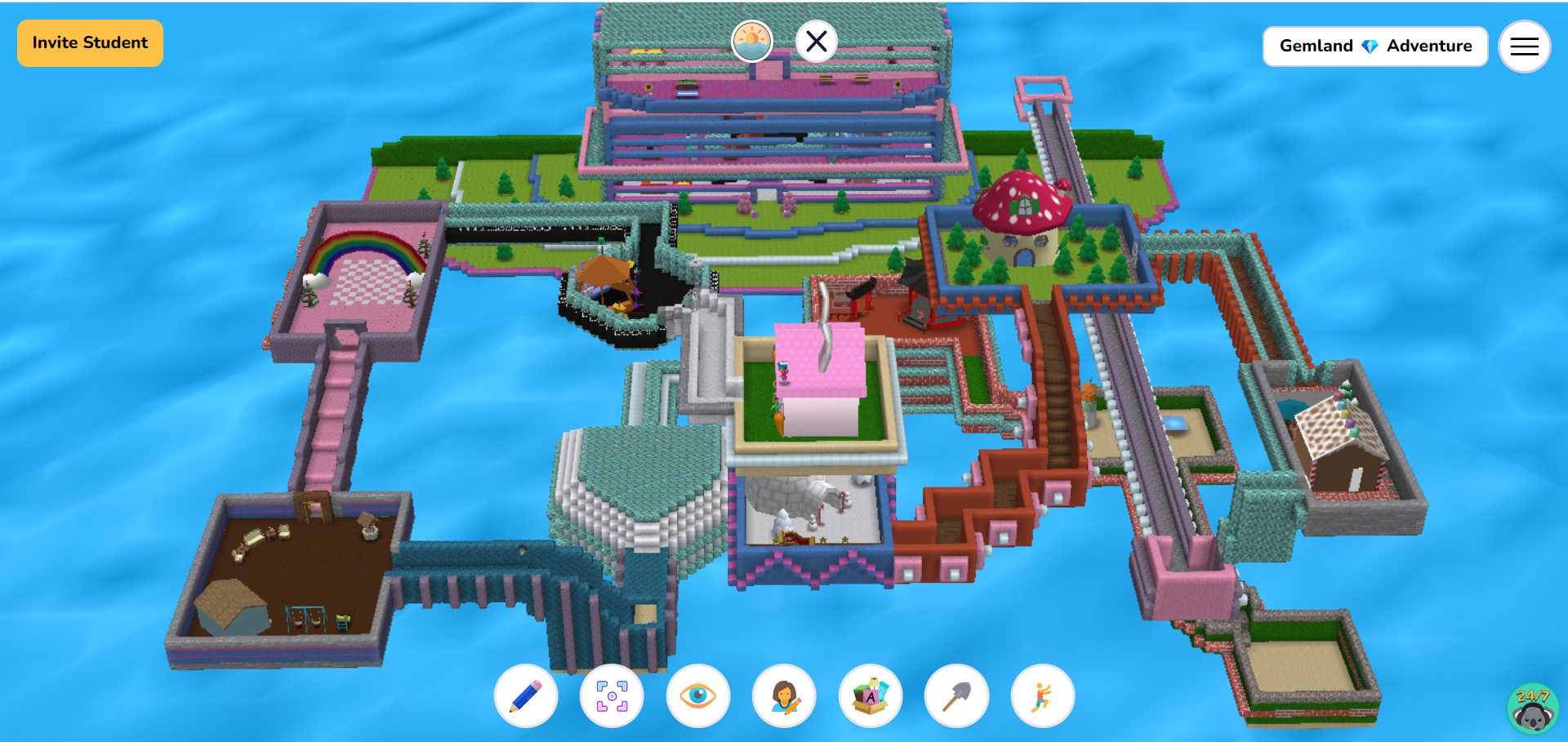Click the running figure play icon
Screen dimensions: 1568x742
(x=1041, y=695)
